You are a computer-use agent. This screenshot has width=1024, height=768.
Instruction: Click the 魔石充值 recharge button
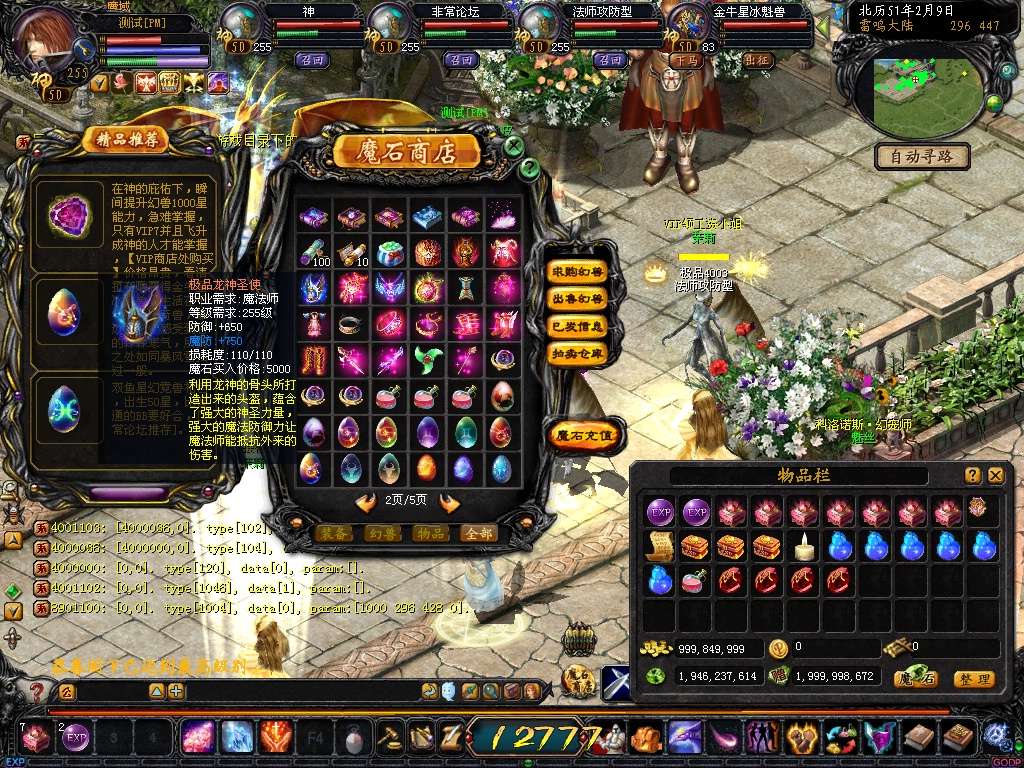coord(585,434)
